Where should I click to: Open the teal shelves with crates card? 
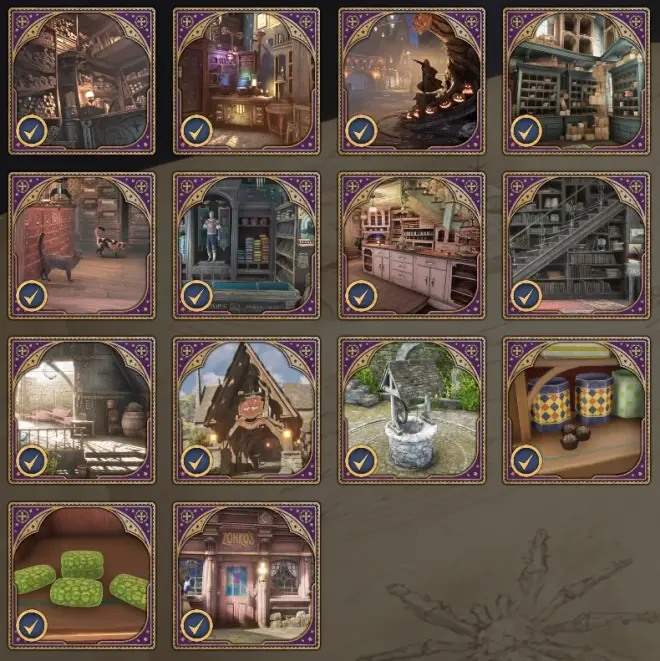[575, 81]
